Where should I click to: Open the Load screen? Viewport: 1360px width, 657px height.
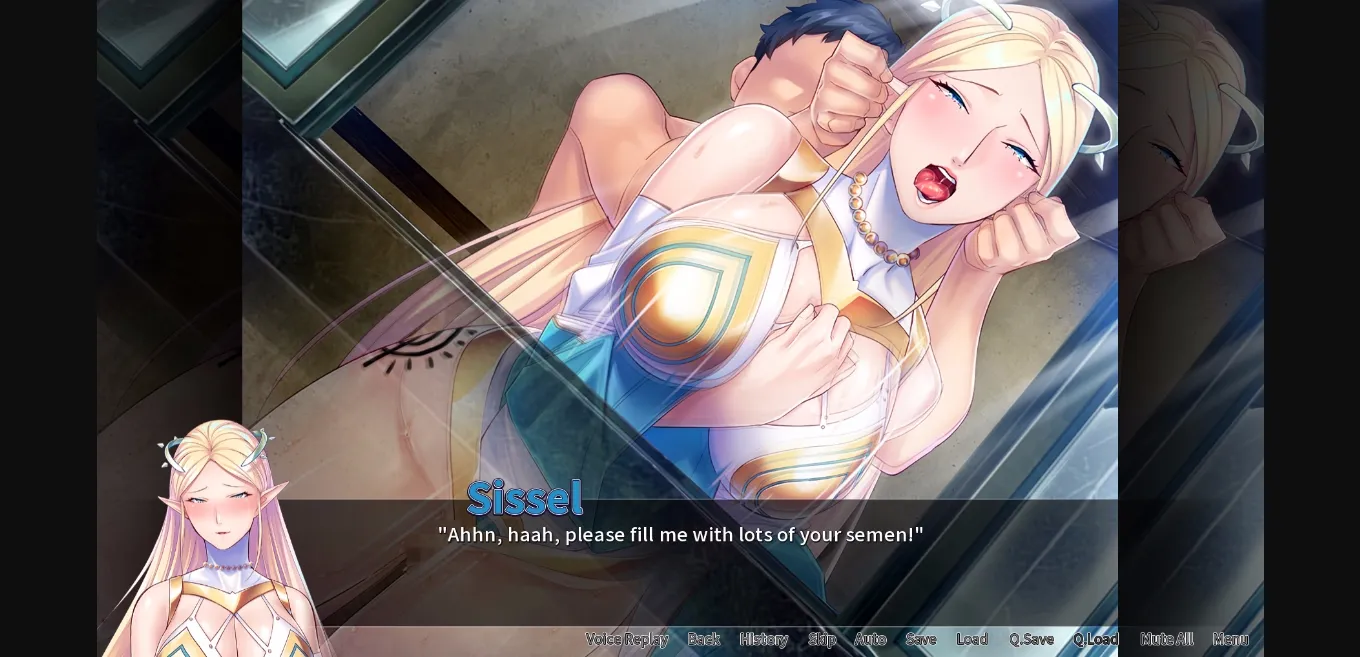click(x=971, y=639)
